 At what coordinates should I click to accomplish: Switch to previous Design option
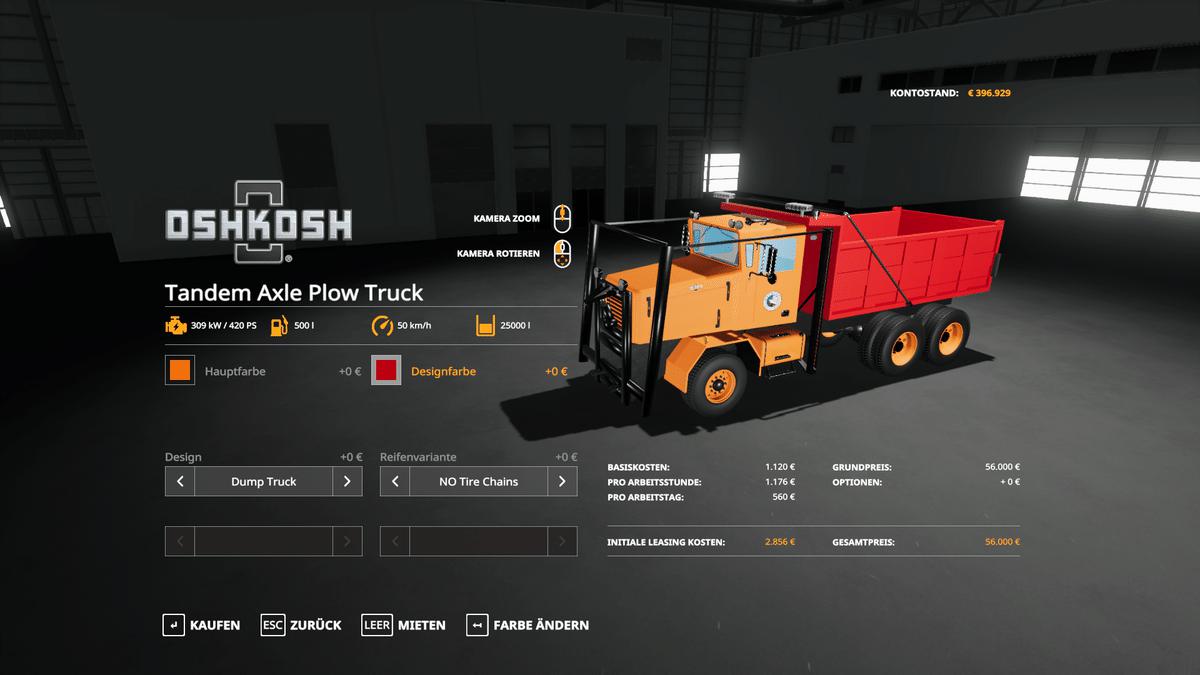(180, 481)
